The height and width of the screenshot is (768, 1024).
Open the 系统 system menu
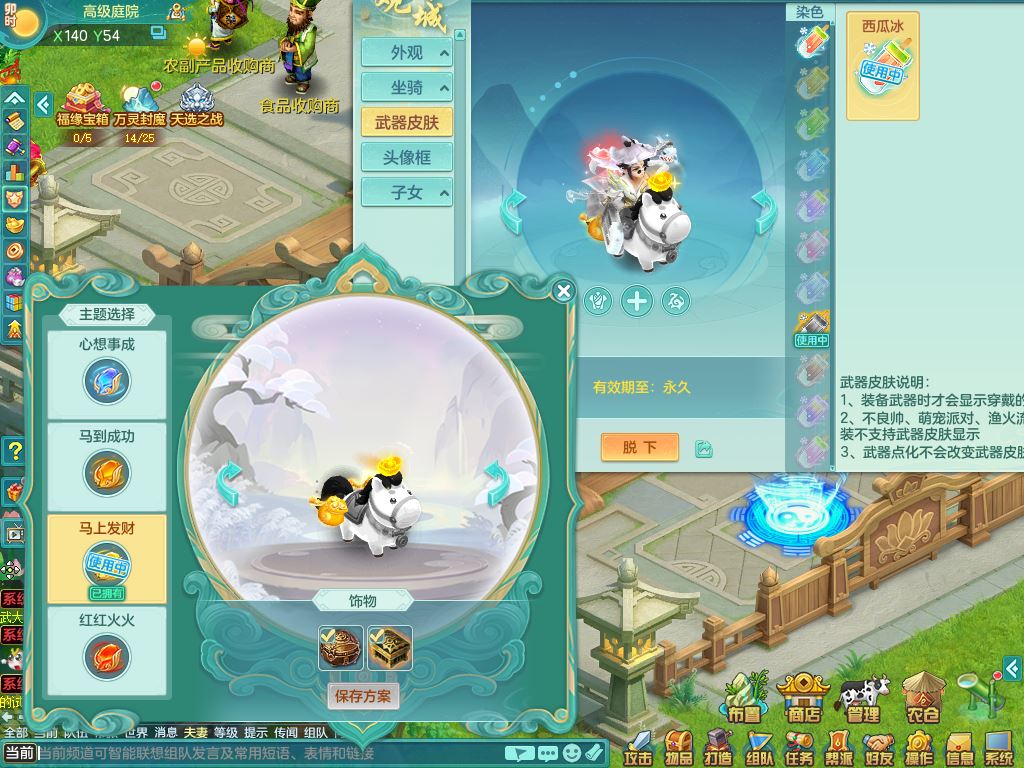999,747
